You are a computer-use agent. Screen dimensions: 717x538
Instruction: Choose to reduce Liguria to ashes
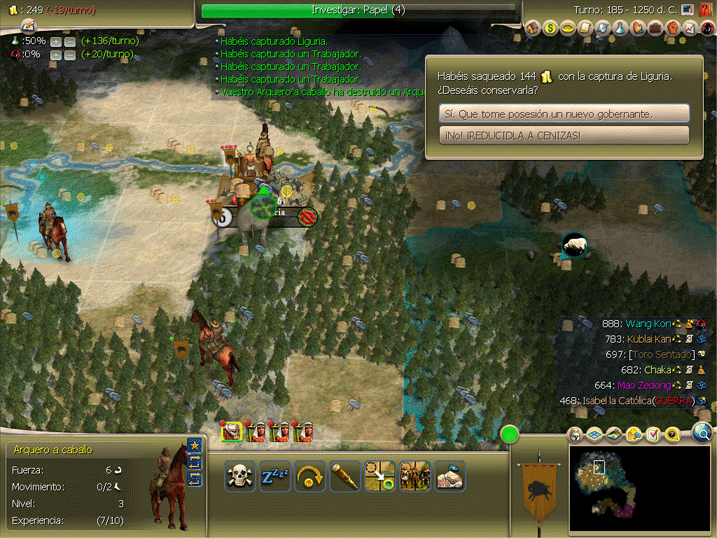[x=565, y=135]
